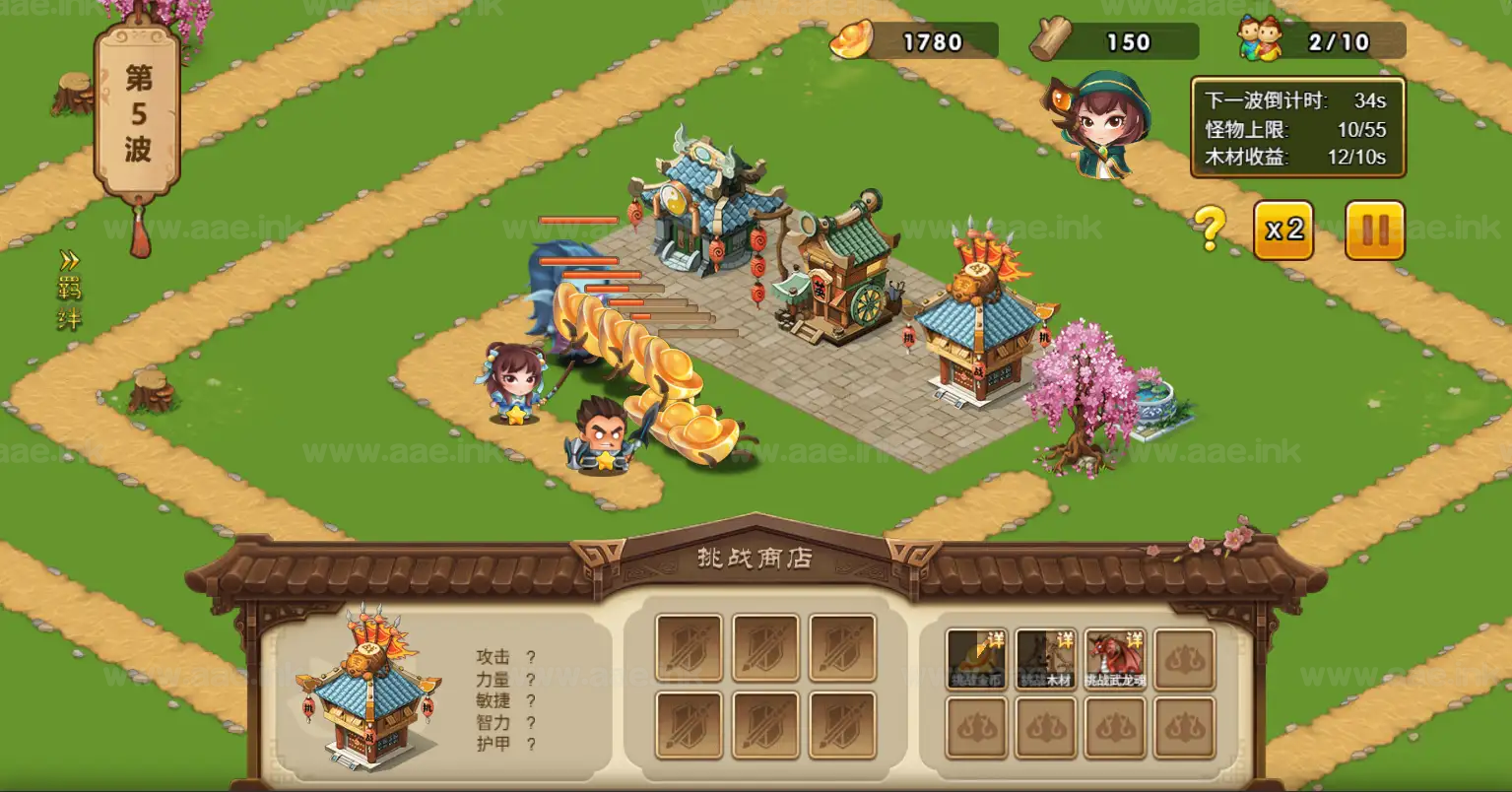Viewport: 1512px width, 792px height.
Task: Expand the 羁绊 panel on the left
Action: 69,291
